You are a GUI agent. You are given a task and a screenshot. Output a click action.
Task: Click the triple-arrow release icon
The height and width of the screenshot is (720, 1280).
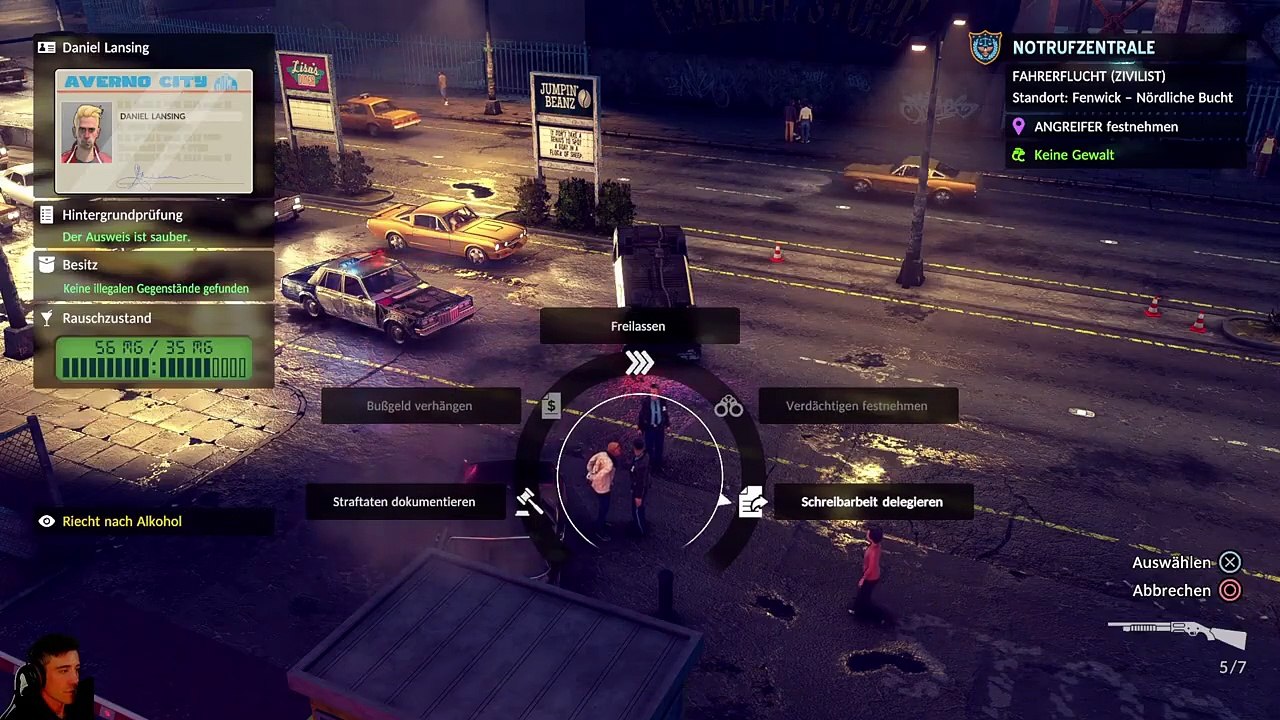[x=639, y=363]
